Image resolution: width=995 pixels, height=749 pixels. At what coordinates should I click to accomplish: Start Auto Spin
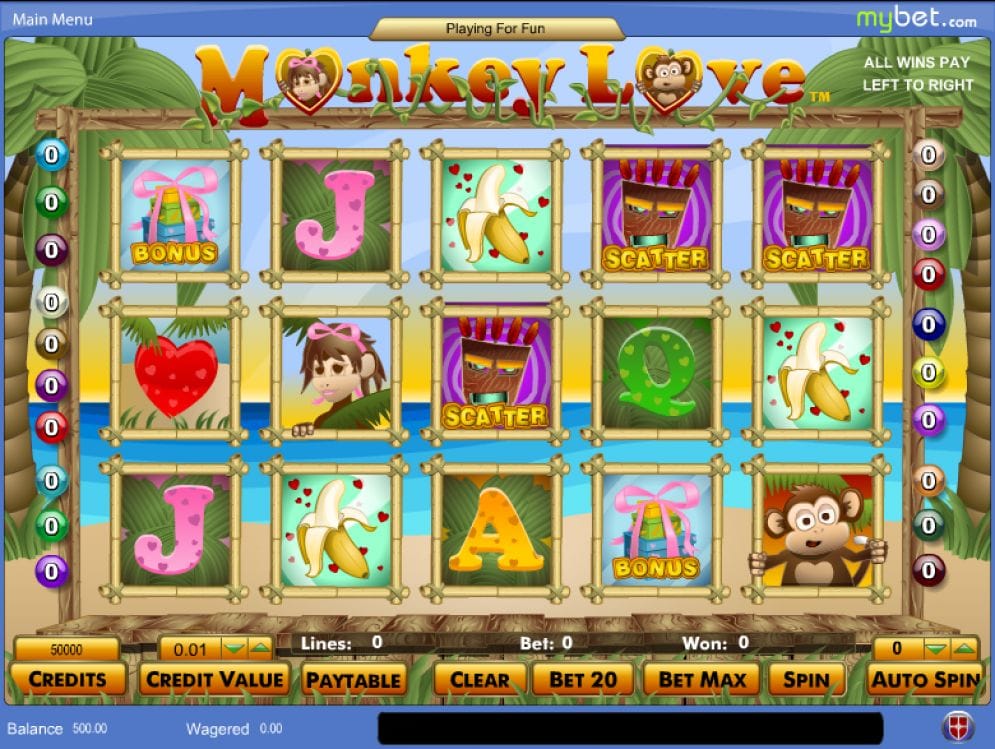pos(923,680)
